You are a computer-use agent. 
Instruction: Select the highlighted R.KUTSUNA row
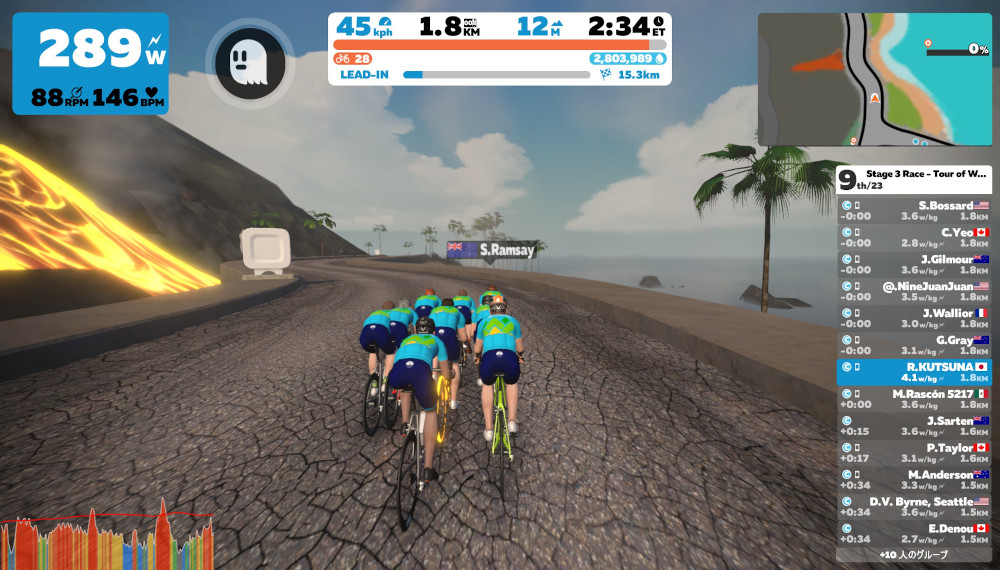coord(913,372)
